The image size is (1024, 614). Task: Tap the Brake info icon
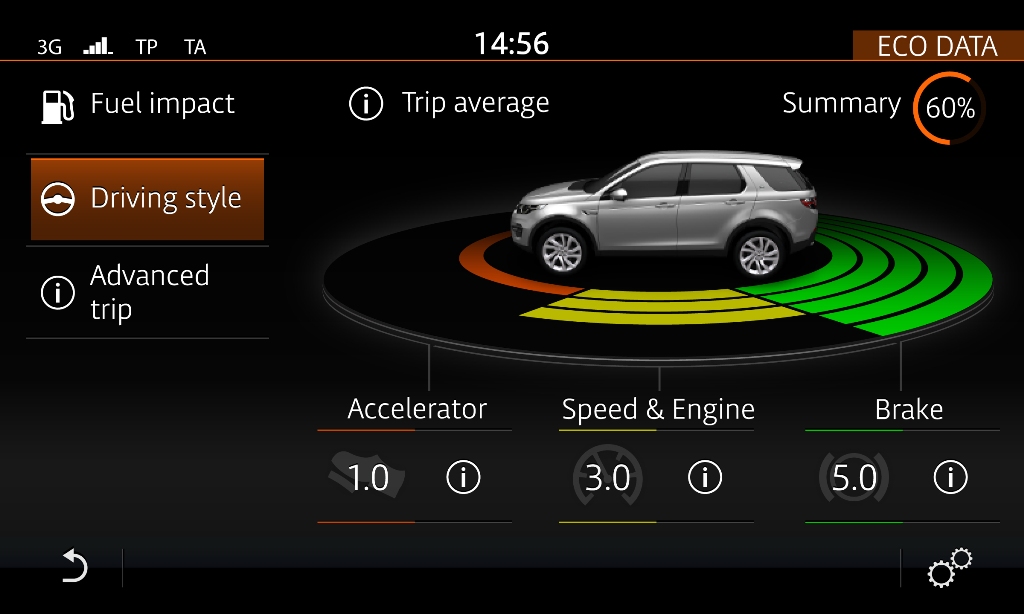[949, 479]
